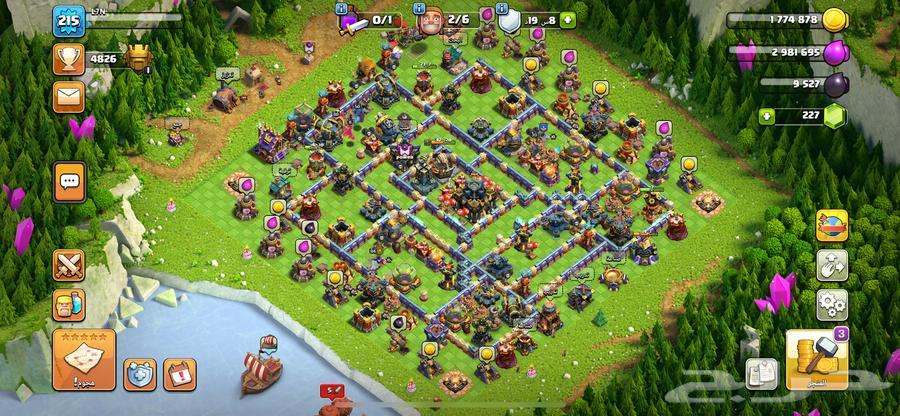Open the Shop with hammer and coins
This screenshot has height=416, width=900.
coord(817,362)
